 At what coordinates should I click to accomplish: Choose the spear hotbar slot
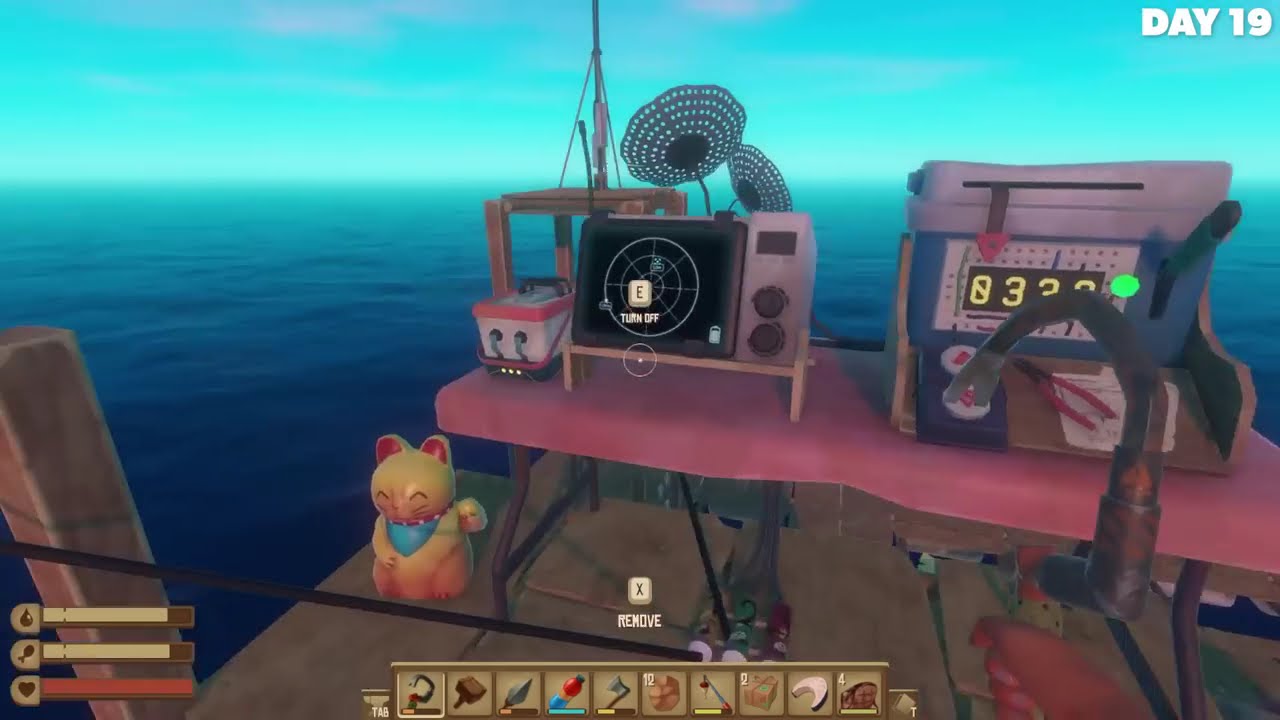click(x=518, y=693)
